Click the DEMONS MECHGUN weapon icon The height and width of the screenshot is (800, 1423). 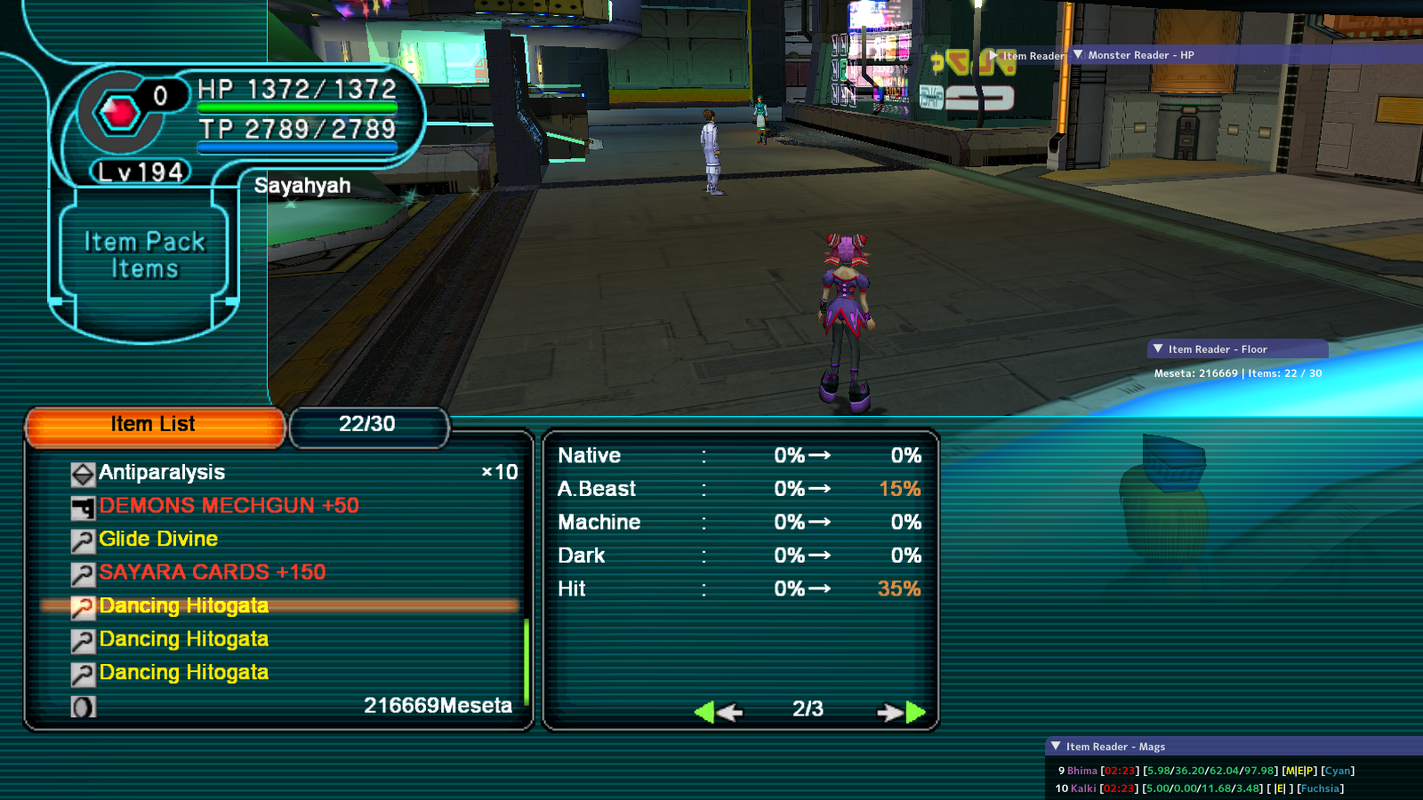point(83,506)
